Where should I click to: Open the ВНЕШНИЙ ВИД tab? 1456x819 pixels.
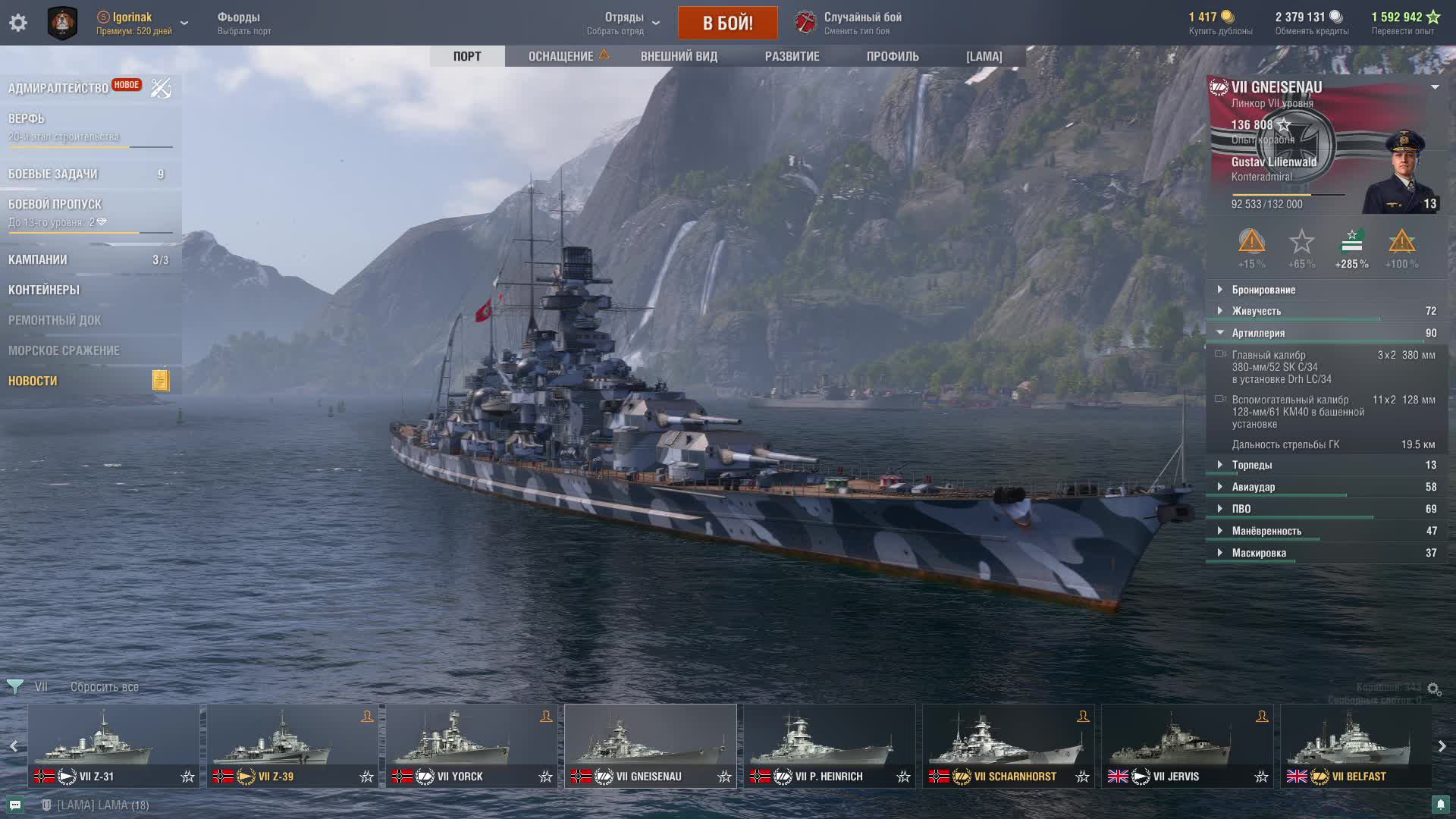(x=679, y=56)
